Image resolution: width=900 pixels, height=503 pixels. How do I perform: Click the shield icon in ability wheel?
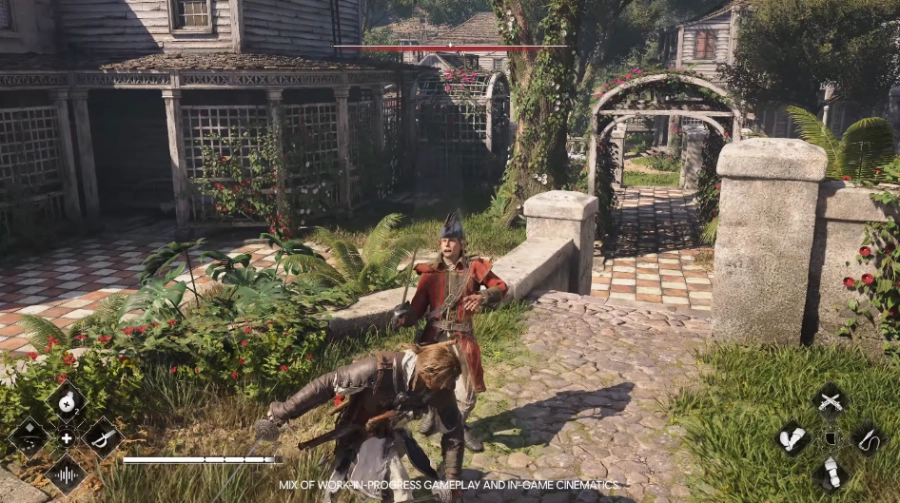(x=830, y=438)
